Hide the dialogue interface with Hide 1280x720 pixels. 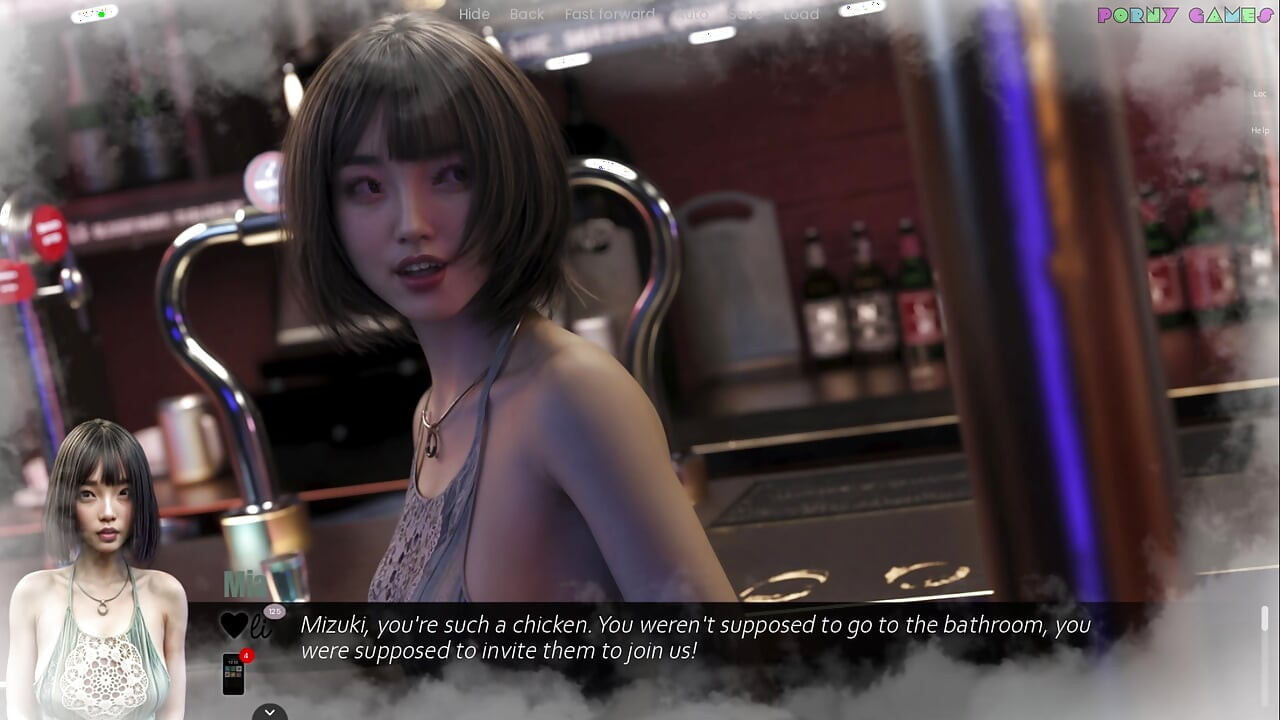[474, 14]
